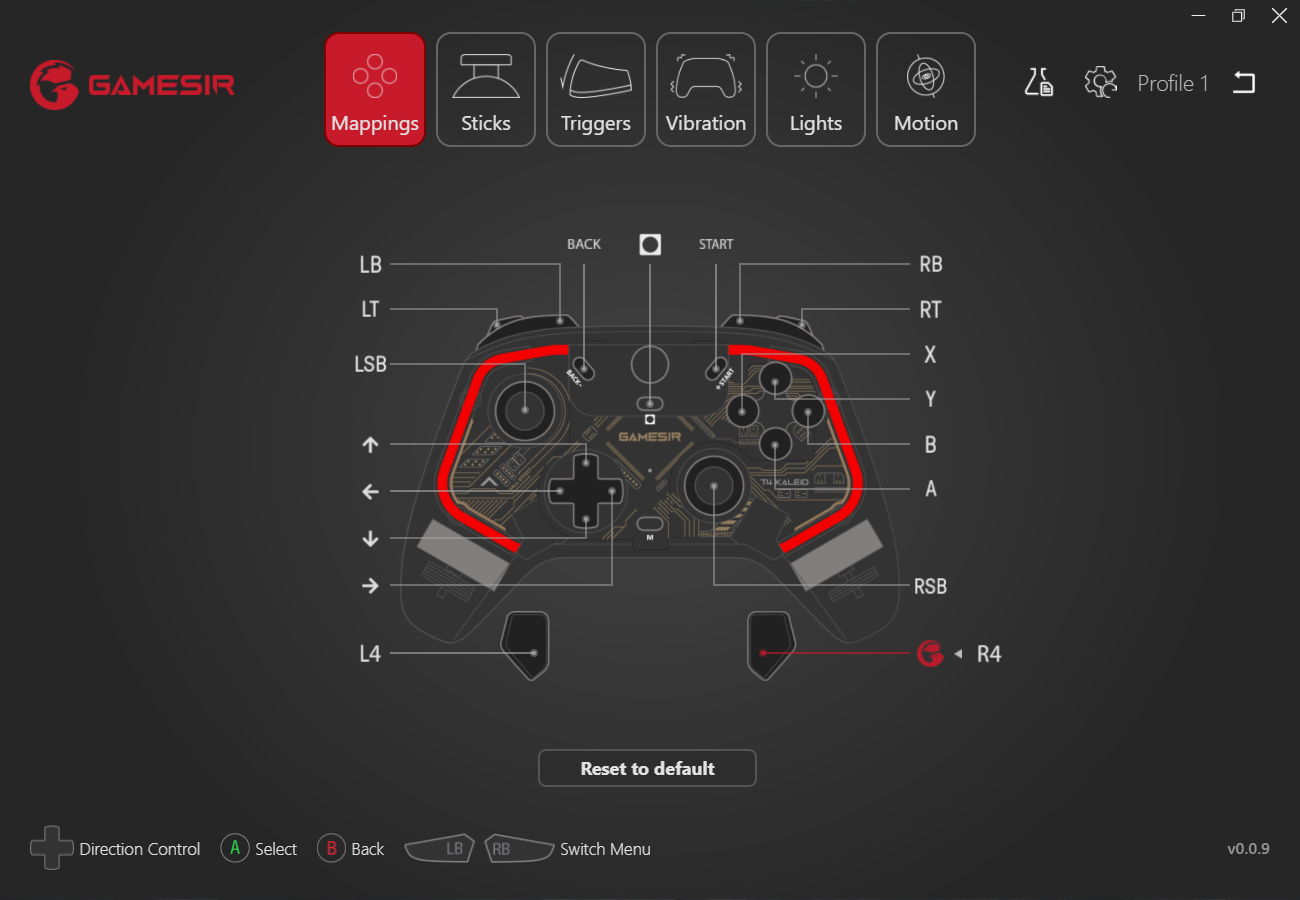Select the R4 mapping label
This screenshot has width=1300, height=900.
989,654
